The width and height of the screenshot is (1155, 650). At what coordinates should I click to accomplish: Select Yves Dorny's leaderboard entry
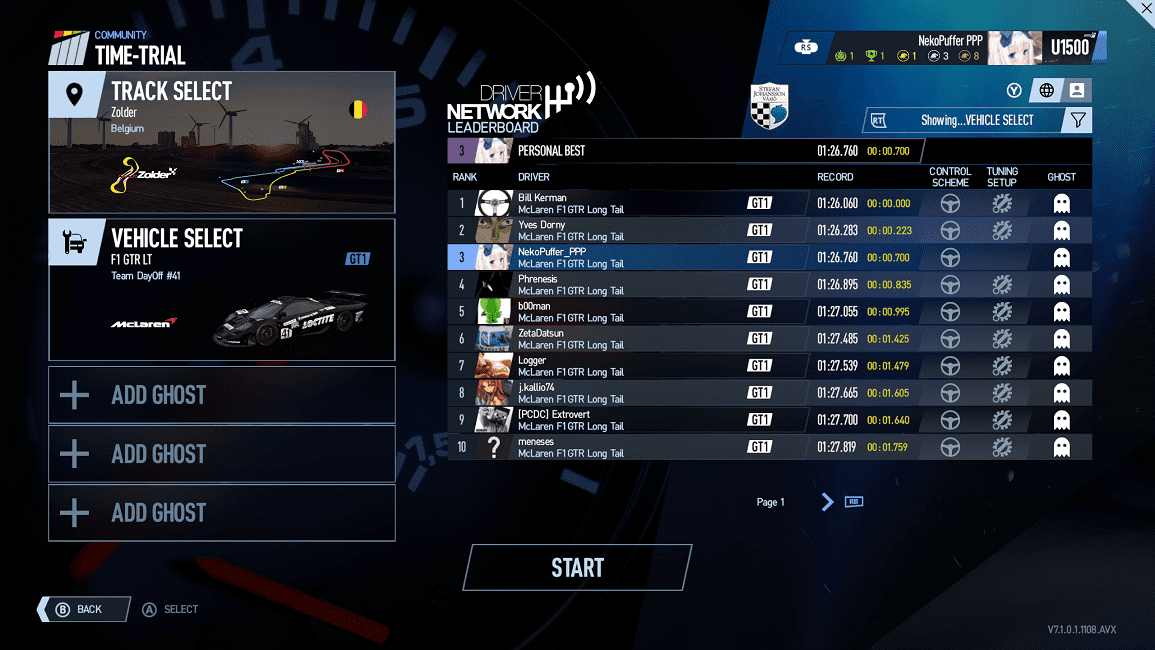click(640, 231)
